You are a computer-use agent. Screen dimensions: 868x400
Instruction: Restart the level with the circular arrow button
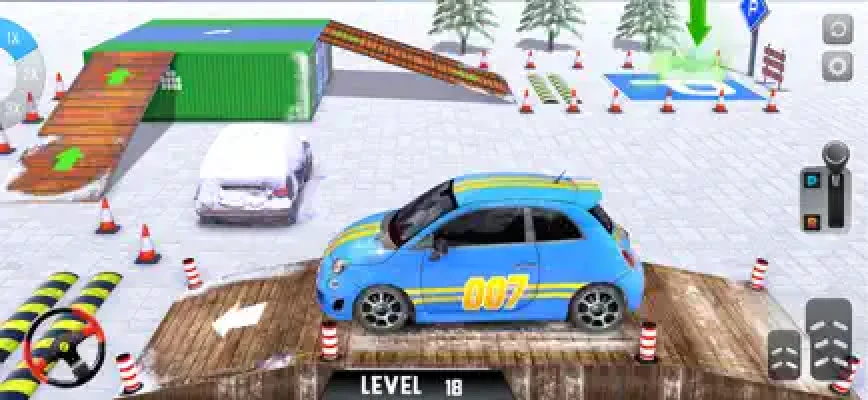point(837,30)
